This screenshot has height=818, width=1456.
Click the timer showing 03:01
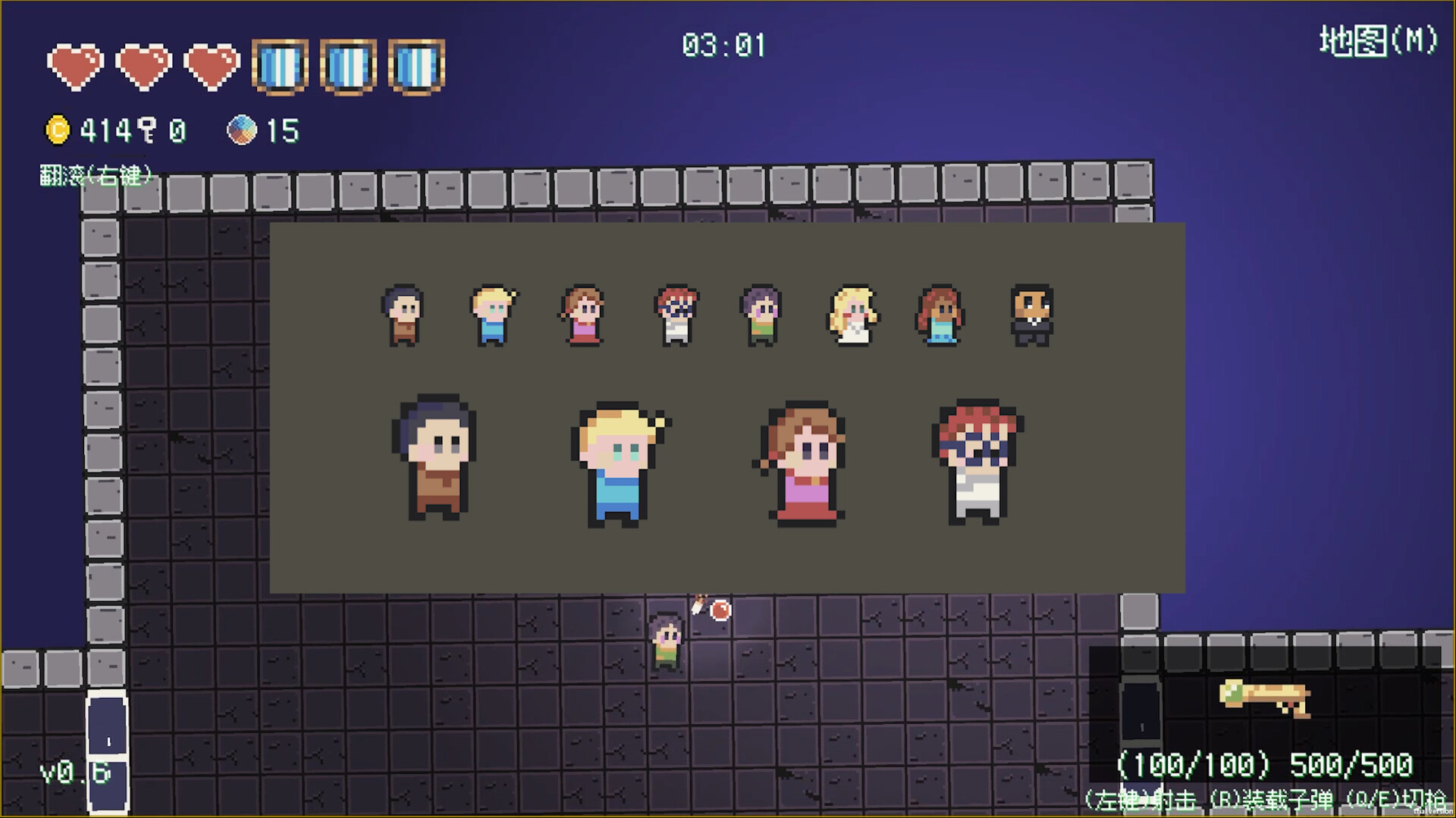724,45
